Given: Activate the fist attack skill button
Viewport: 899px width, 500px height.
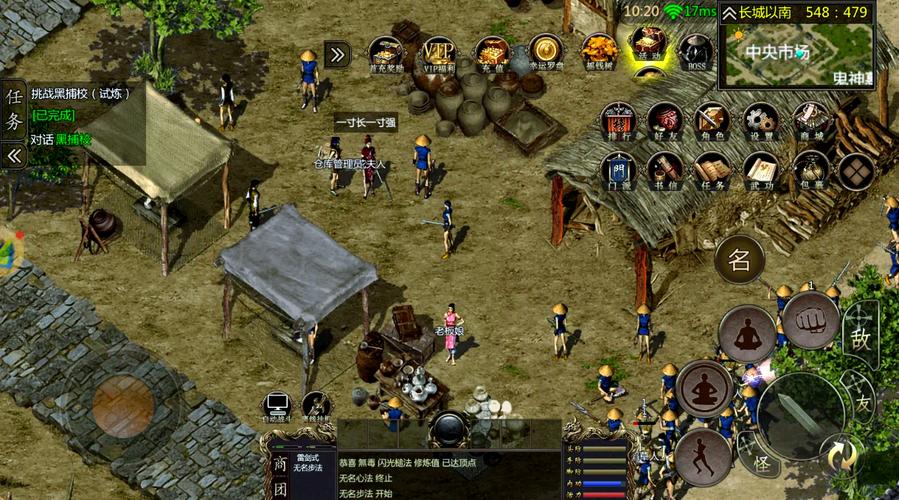Looking at the screenshot, I should pyautogui.click(x=810, y=321).
